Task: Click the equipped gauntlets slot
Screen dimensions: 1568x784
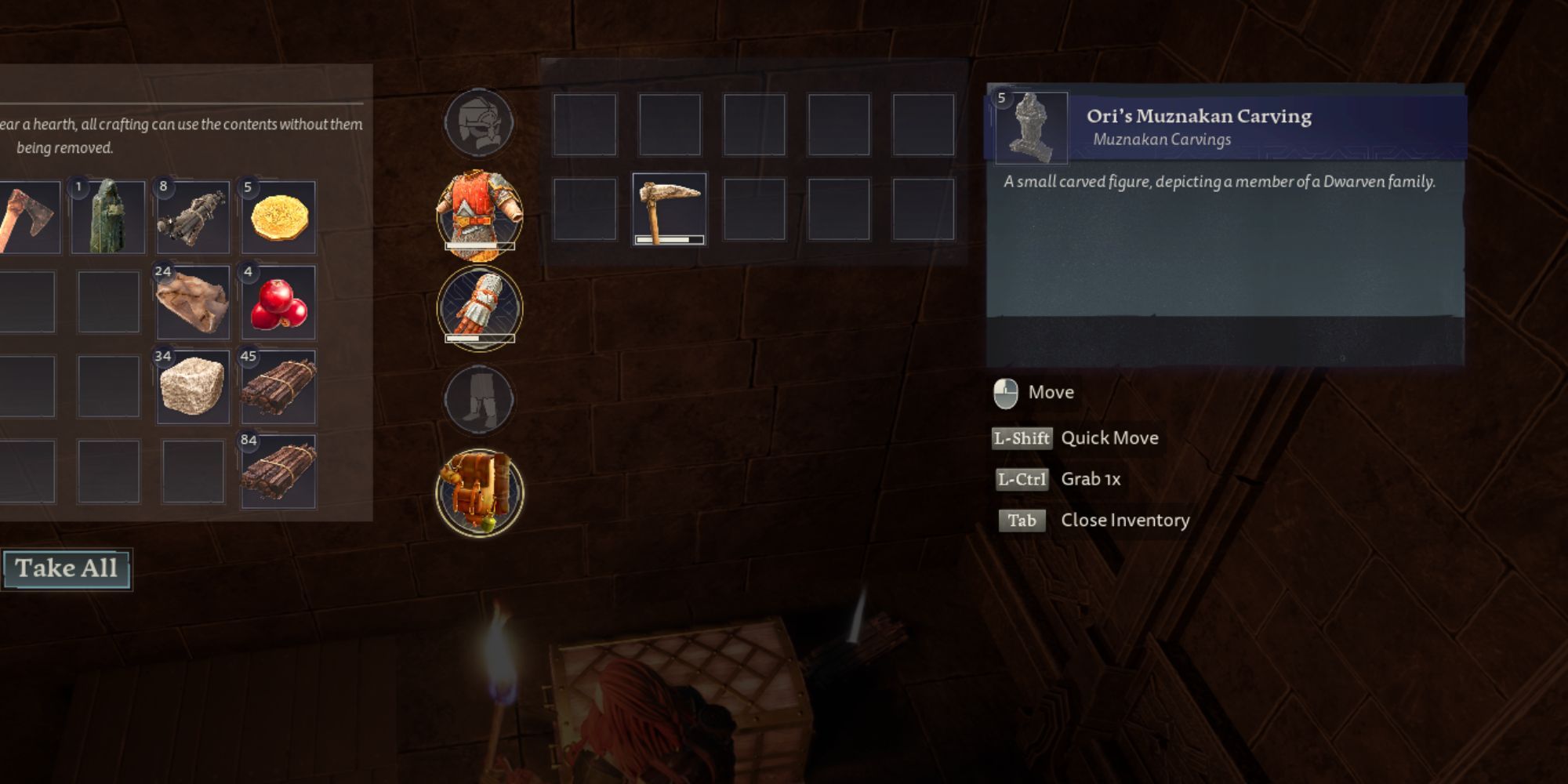Action: pyautogui.click(x=479, y=307)
